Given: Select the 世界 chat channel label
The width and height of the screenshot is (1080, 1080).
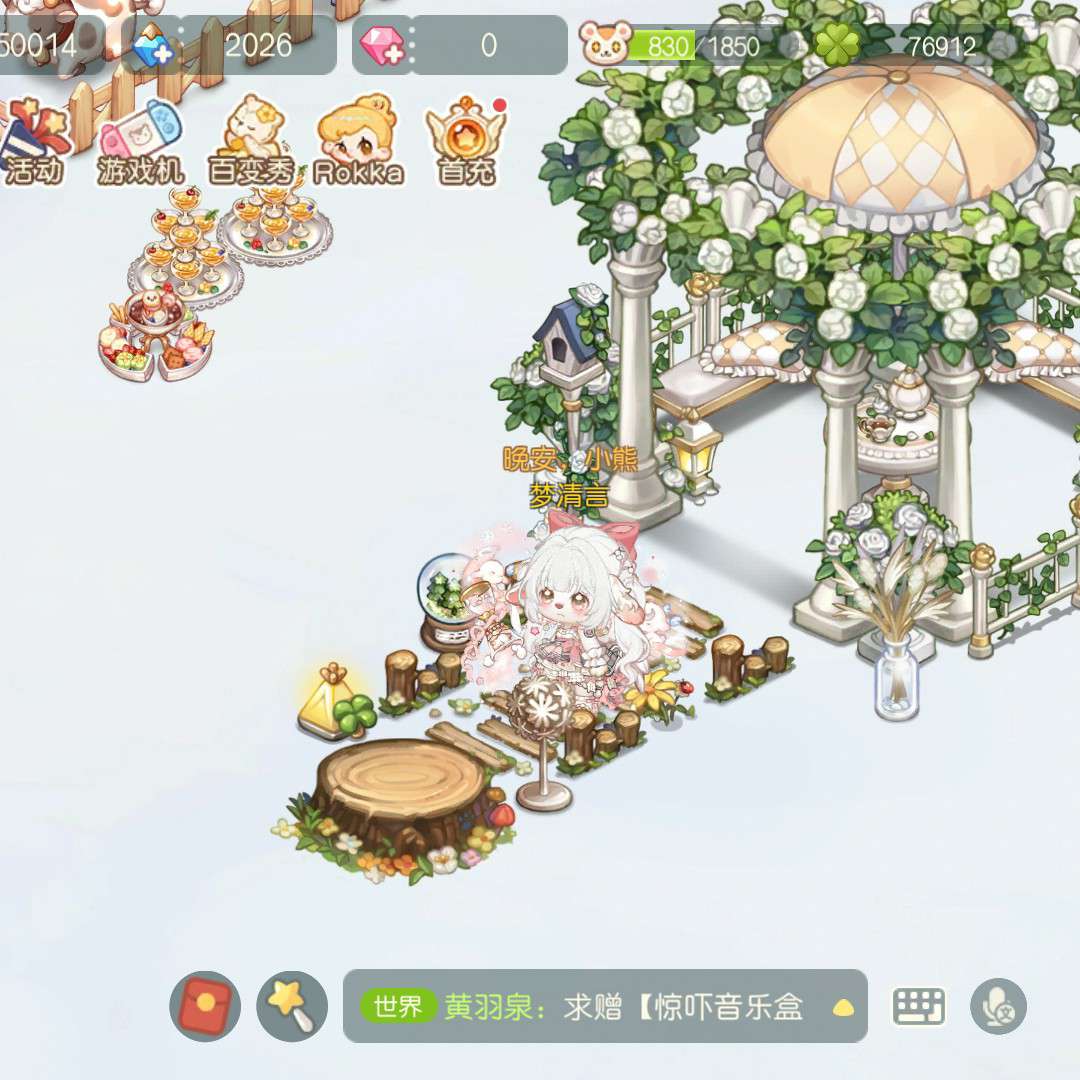Looking at the screenshot, I should coord(398,1007).
